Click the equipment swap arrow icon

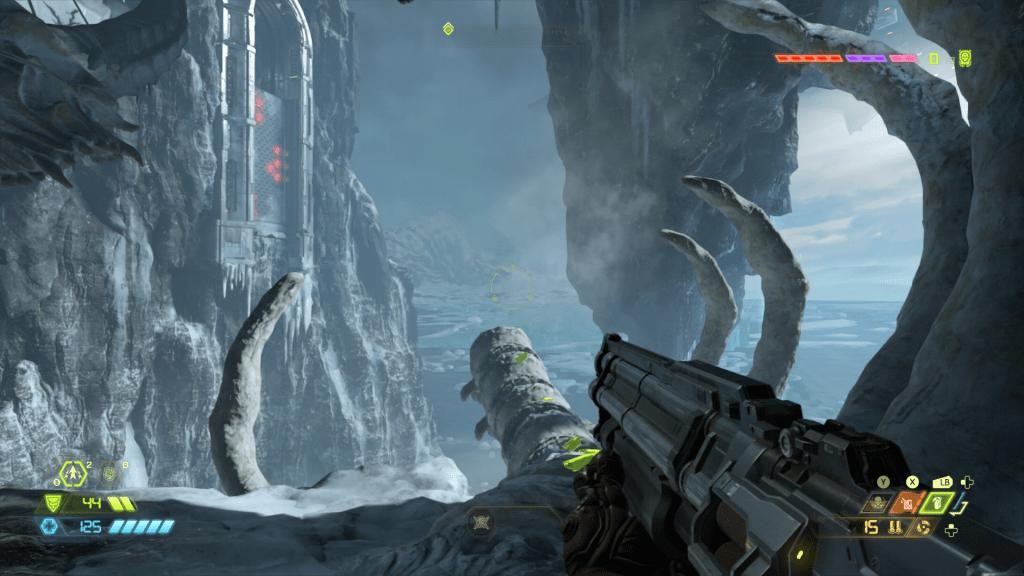(961, 505)
